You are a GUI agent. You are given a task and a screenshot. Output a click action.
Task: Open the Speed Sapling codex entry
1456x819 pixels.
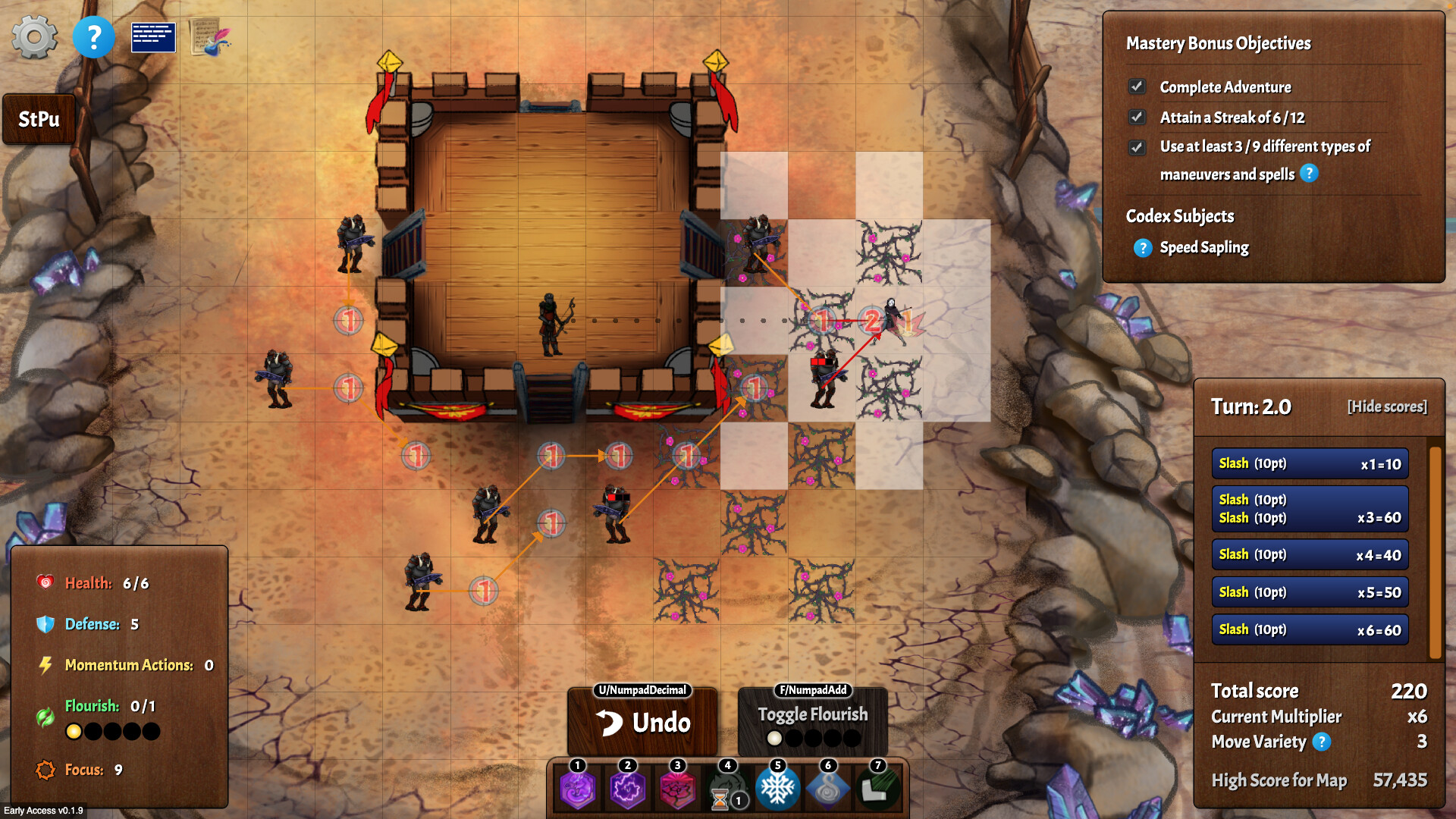tap(1142, 247)
